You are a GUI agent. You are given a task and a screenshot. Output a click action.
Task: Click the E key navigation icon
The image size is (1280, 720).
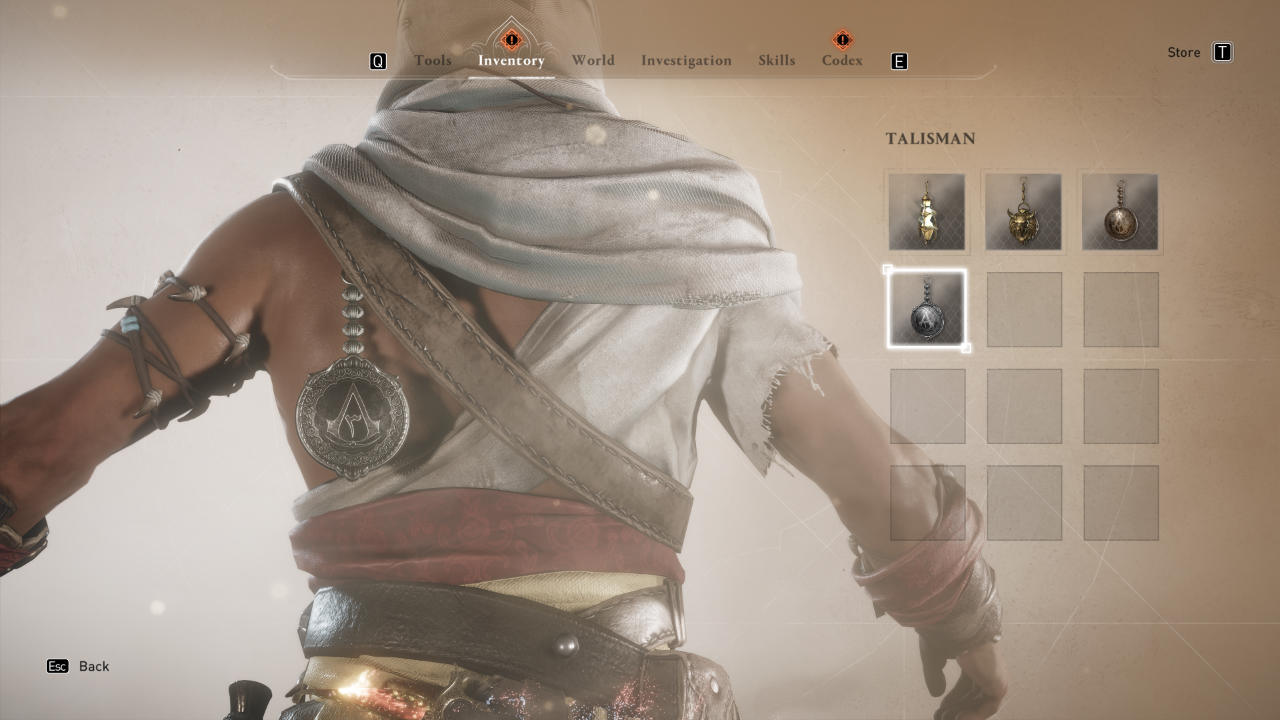tap(899, 61)
